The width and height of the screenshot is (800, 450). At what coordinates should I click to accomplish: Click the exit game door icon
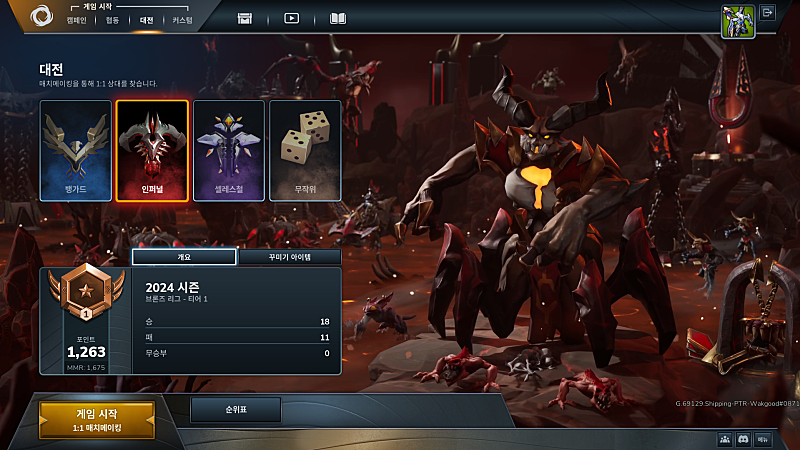point(768,13)
